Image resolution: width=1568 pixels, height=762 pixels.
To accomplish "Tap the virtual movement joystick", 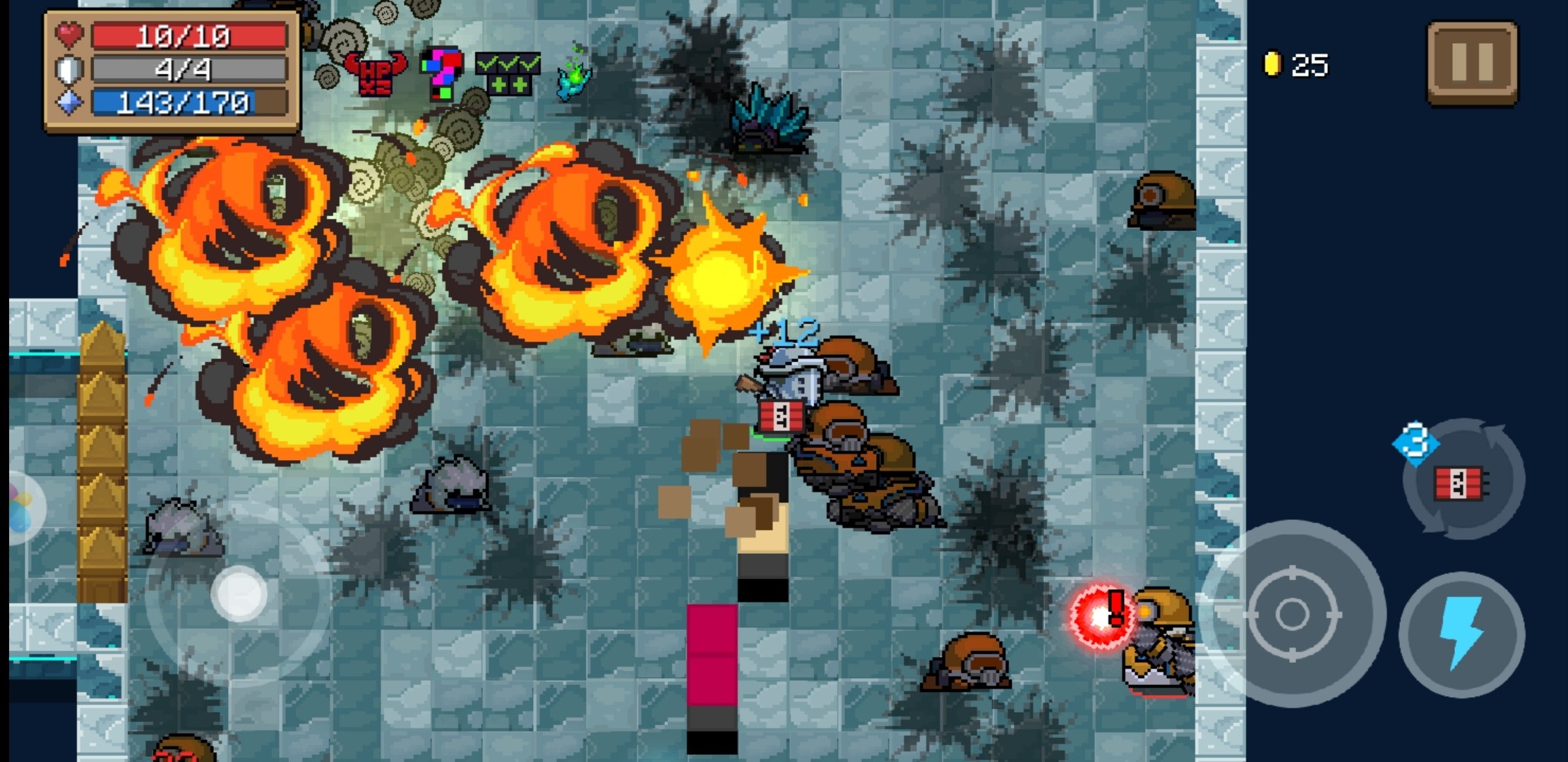I will (x=239, y=593).
